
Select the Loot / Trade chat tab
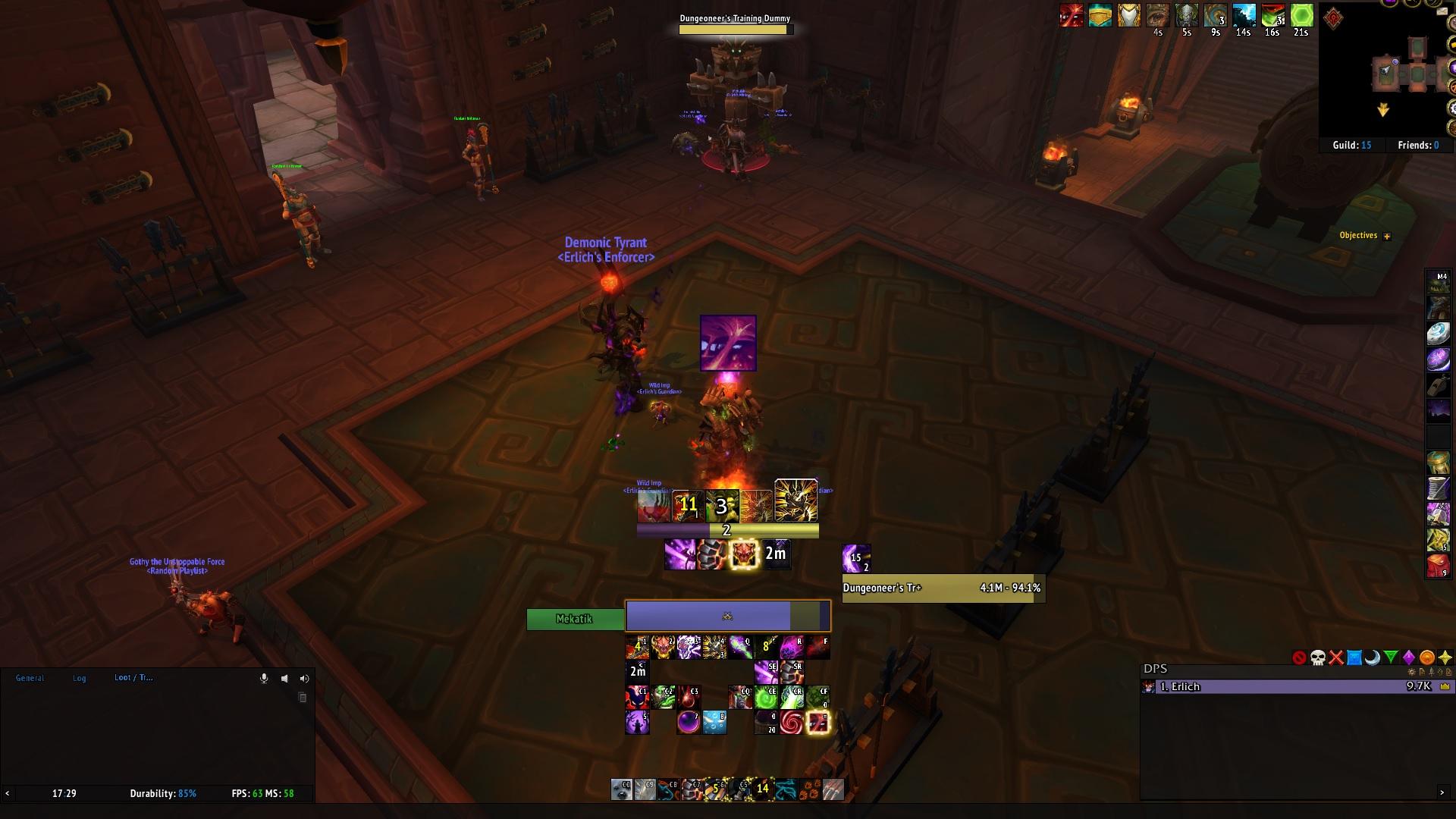[x=133, y=678]
